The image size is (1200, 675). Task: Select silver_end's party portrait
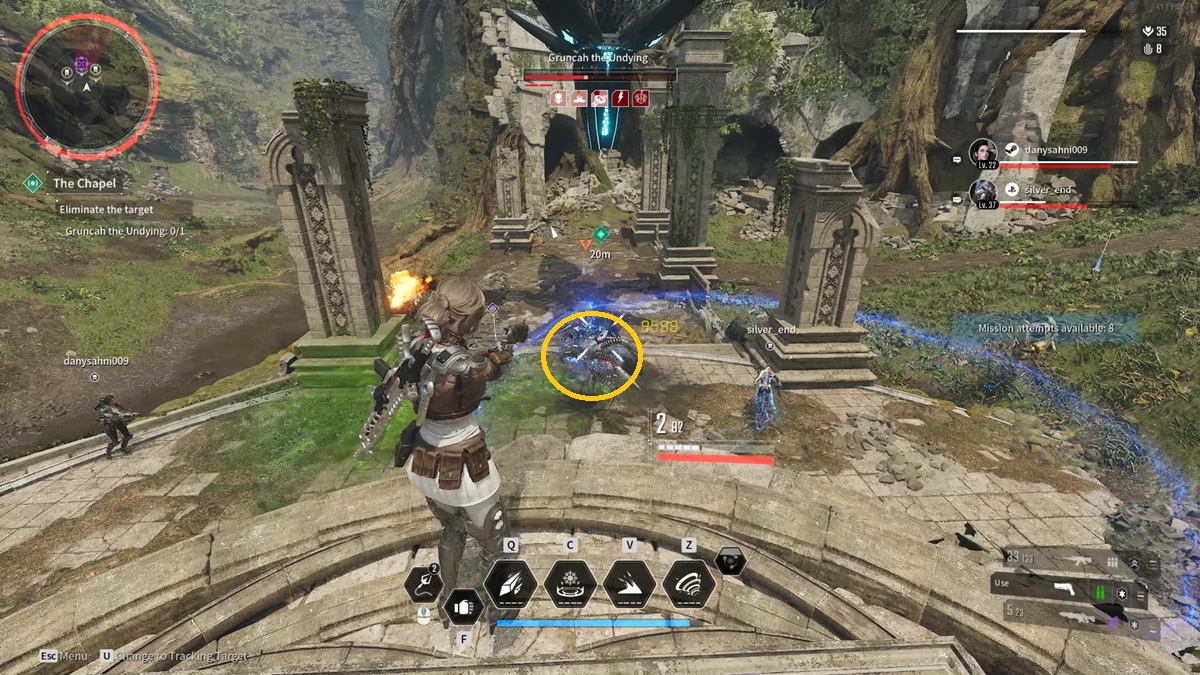point(983,193)
